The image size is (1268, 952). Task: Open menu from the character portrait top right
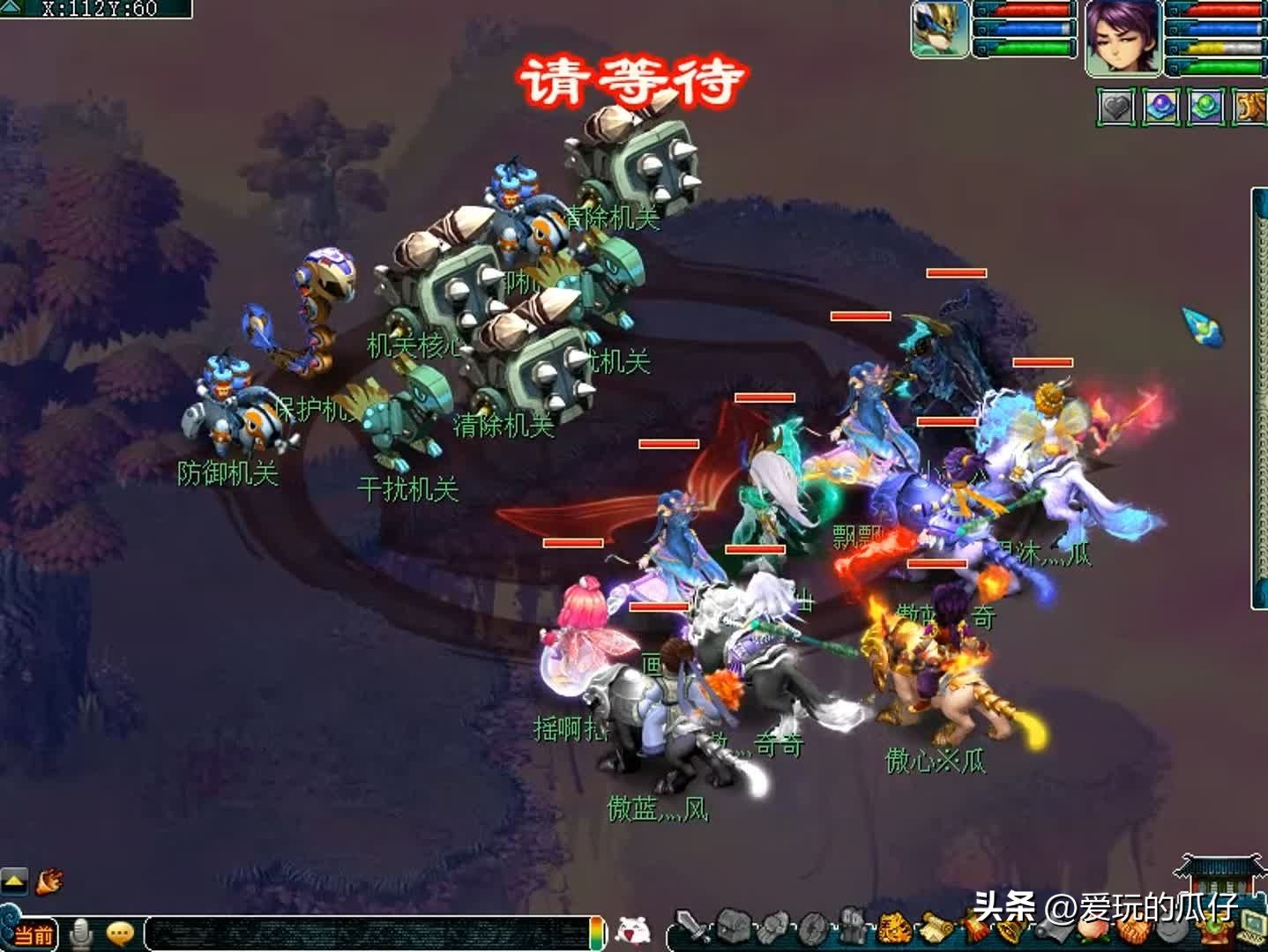point(1122,38)
